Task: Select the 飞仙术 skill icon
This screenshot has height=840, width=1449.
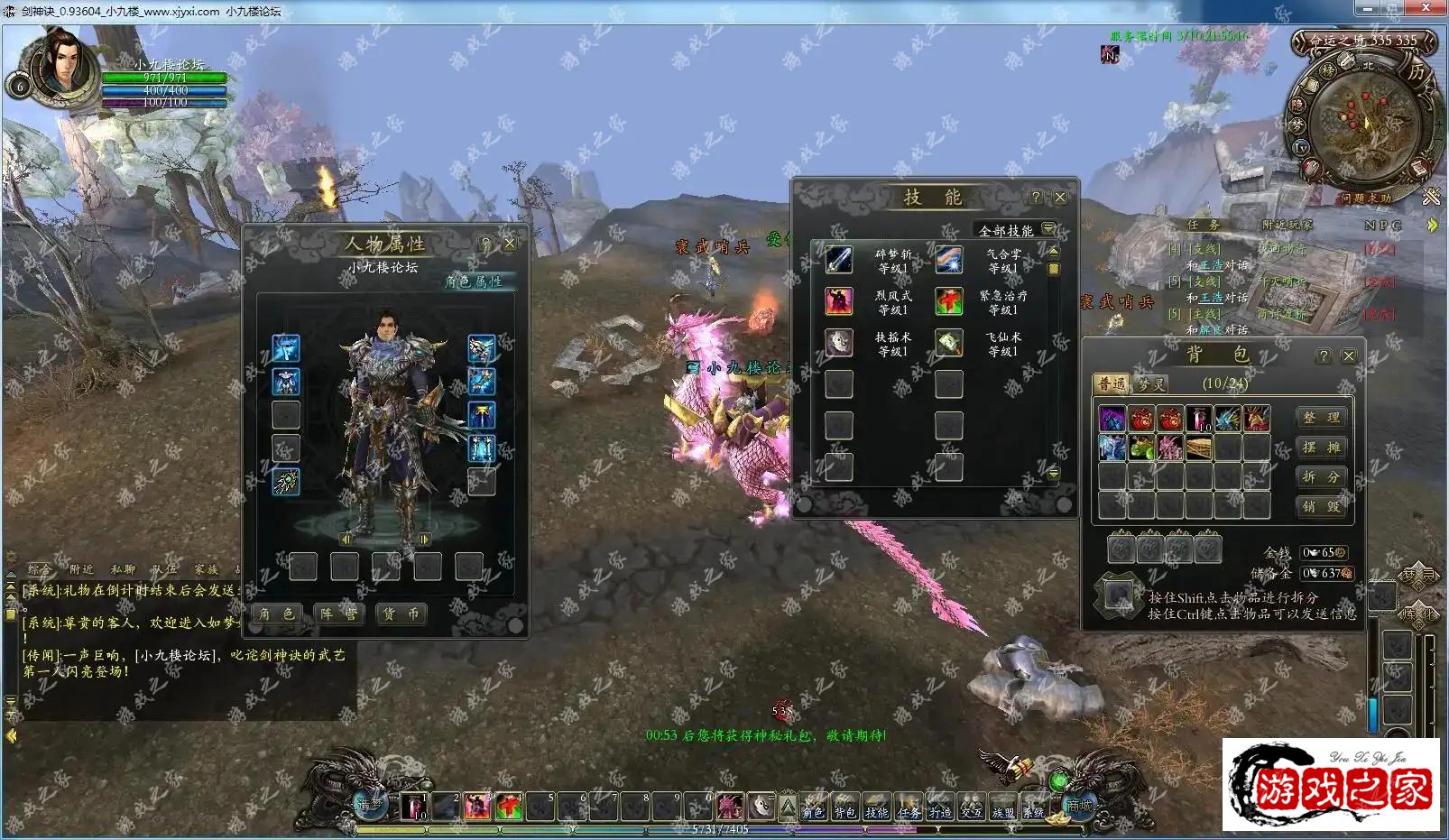Action: tap(949, 344)
